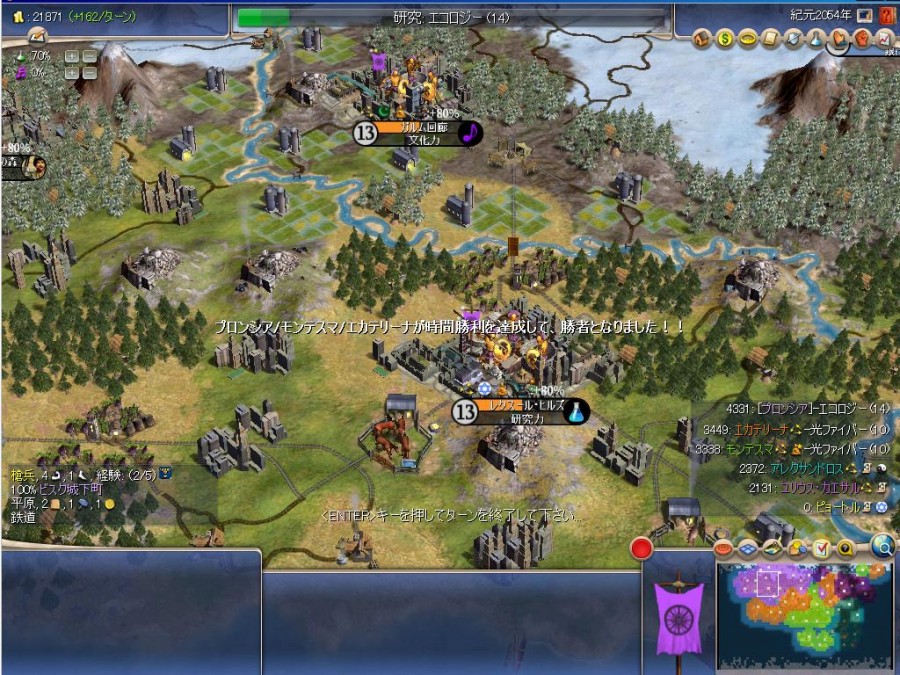Open the Victory graph chart icon
Image resolution: width=900 pixels, height=675 pixels.
(884, 39)
